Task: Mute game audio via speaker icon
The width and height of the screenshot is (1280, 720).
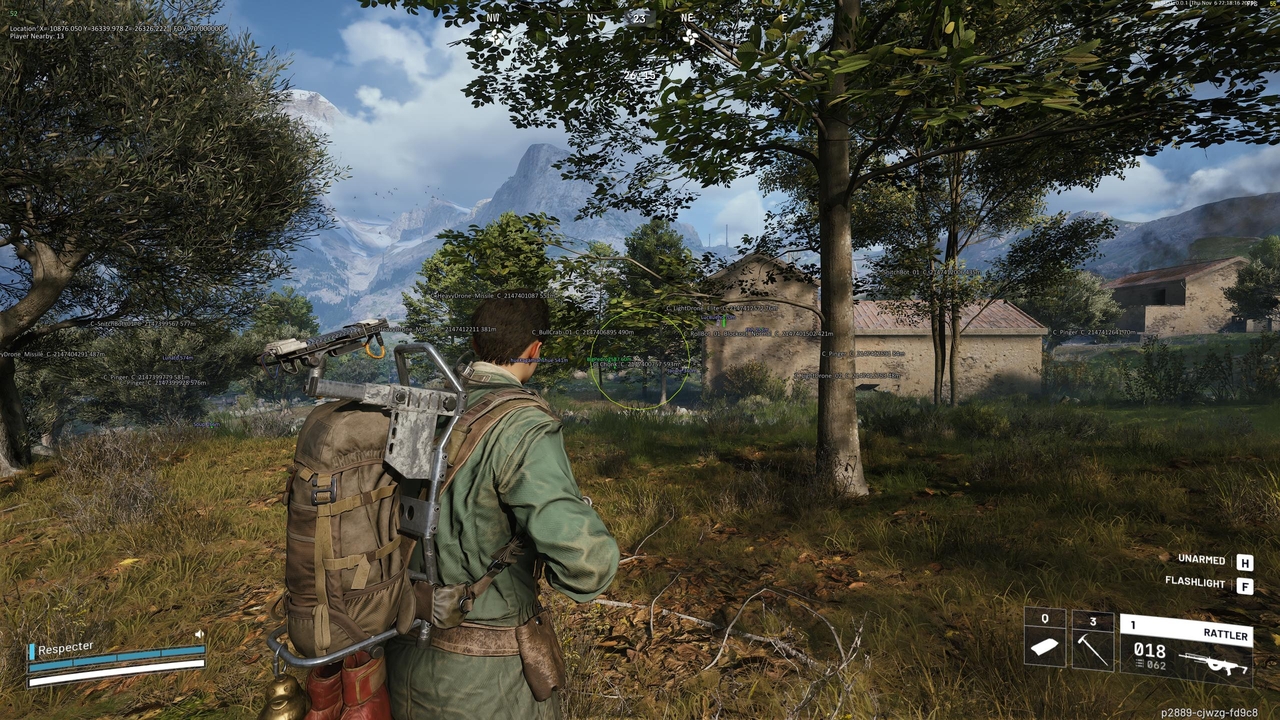Action: click(199, 634)
